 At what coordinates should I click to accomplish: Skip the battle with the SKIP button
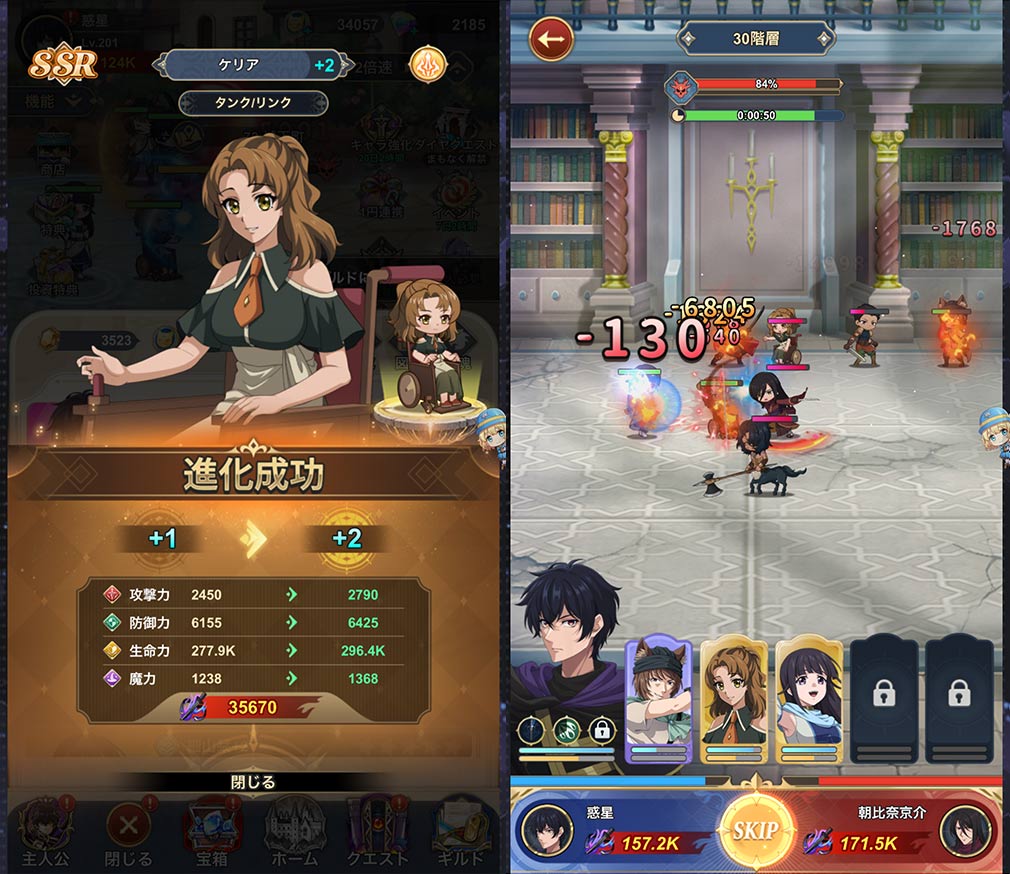click(x=755, y=831)
